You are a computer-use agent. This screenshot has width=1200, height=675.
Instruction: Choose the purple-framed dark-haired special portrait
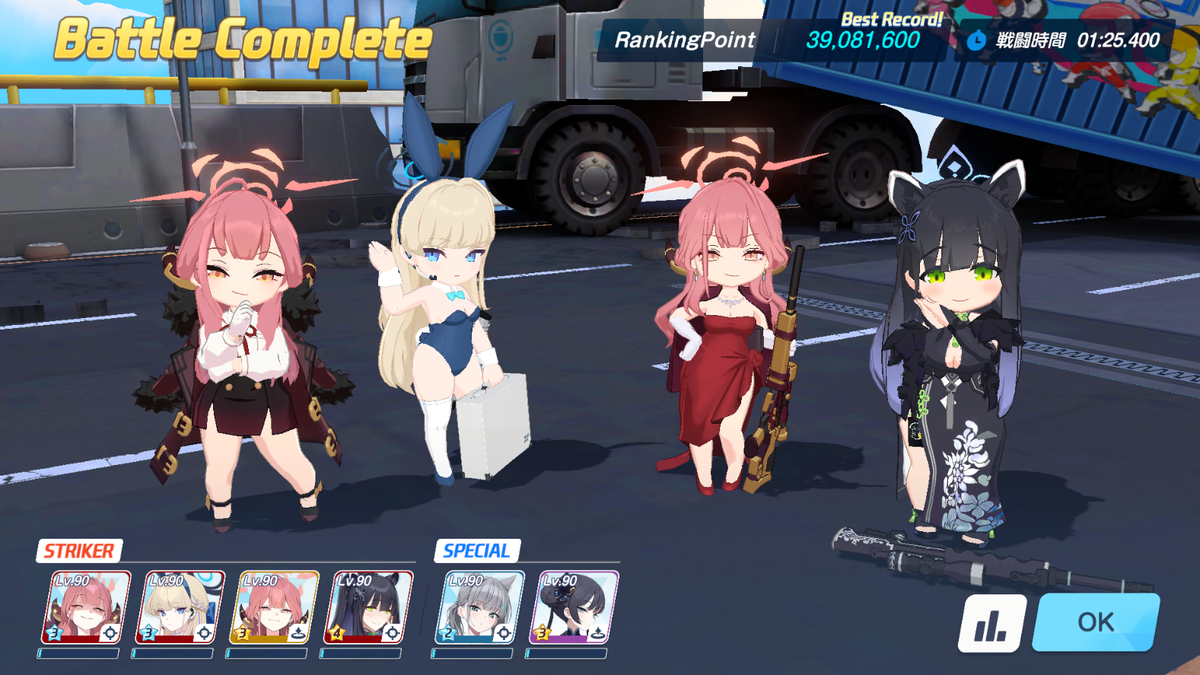(x=573, y=607)
